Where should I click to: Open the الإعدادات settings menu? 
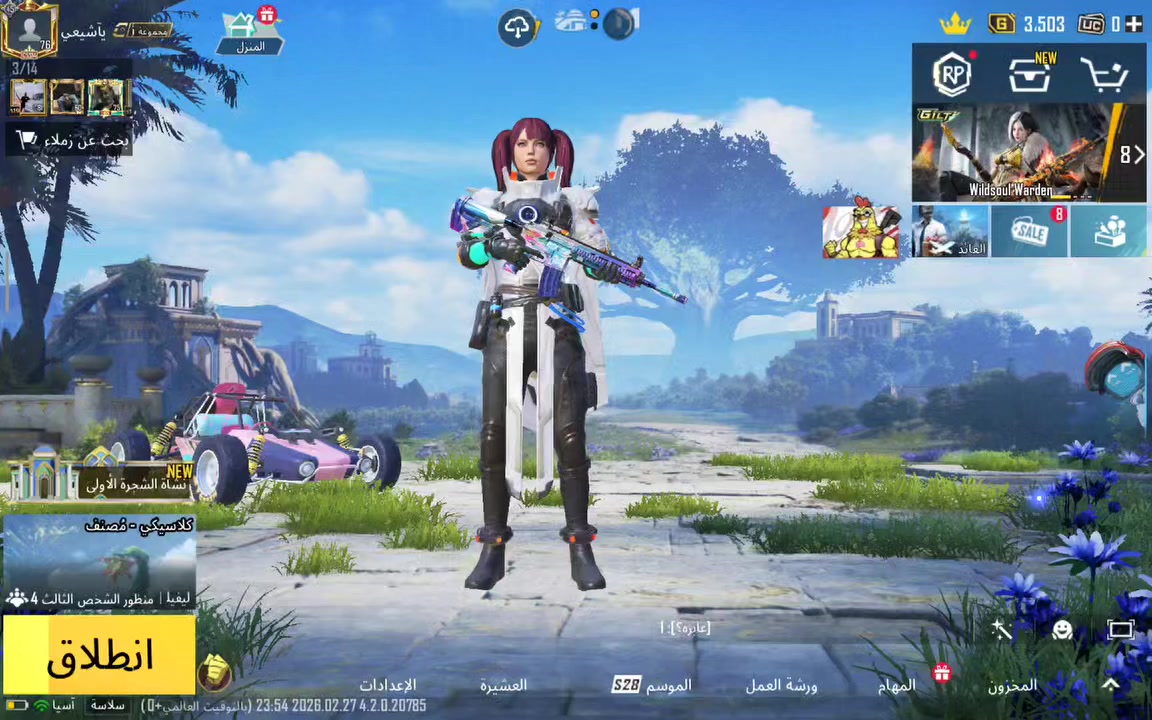click(x=388, y=685)
